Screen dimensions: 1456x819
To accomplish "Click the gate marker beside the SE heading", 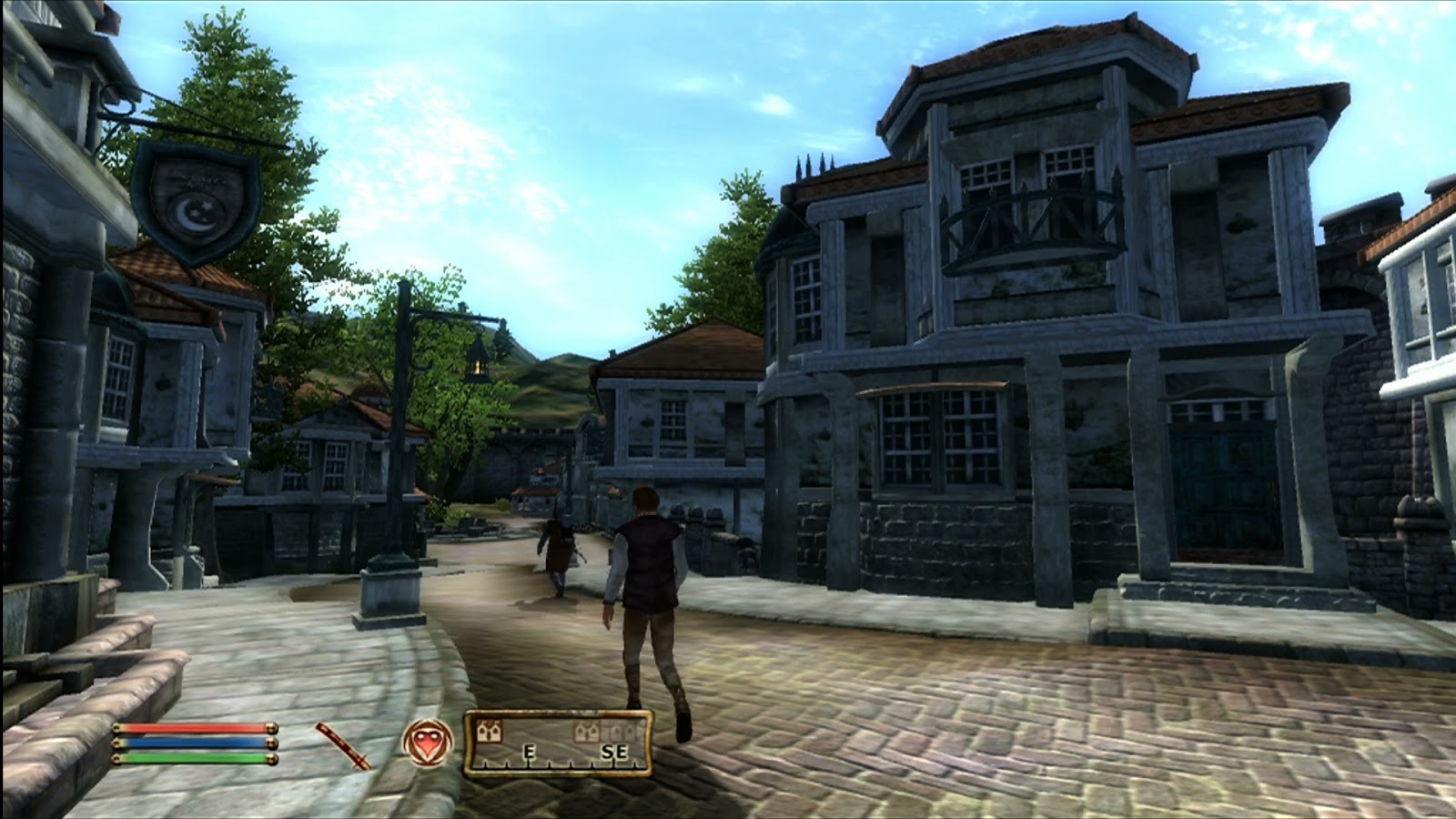I will [587, 731].
